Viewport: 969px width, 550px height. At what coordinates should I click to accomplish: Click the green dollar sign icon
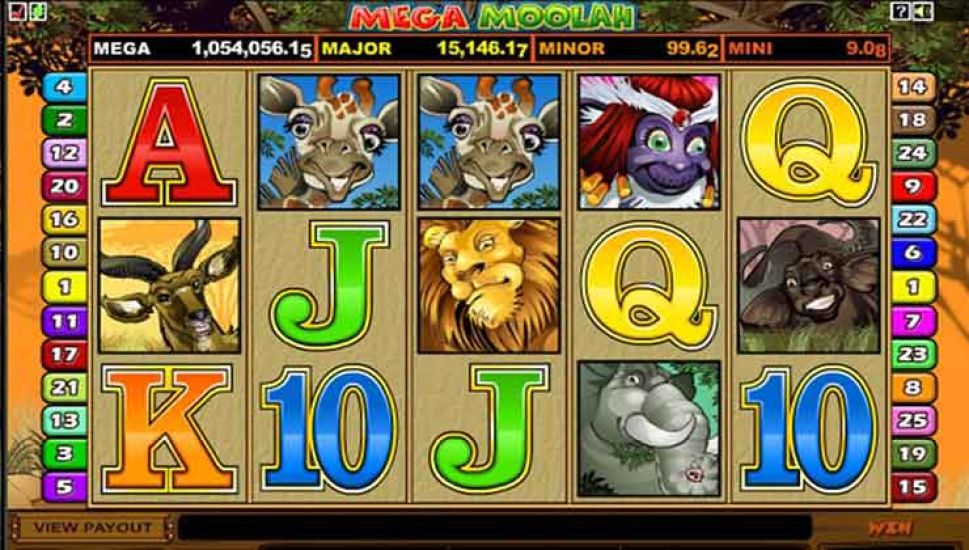click(x=34, y=11)
